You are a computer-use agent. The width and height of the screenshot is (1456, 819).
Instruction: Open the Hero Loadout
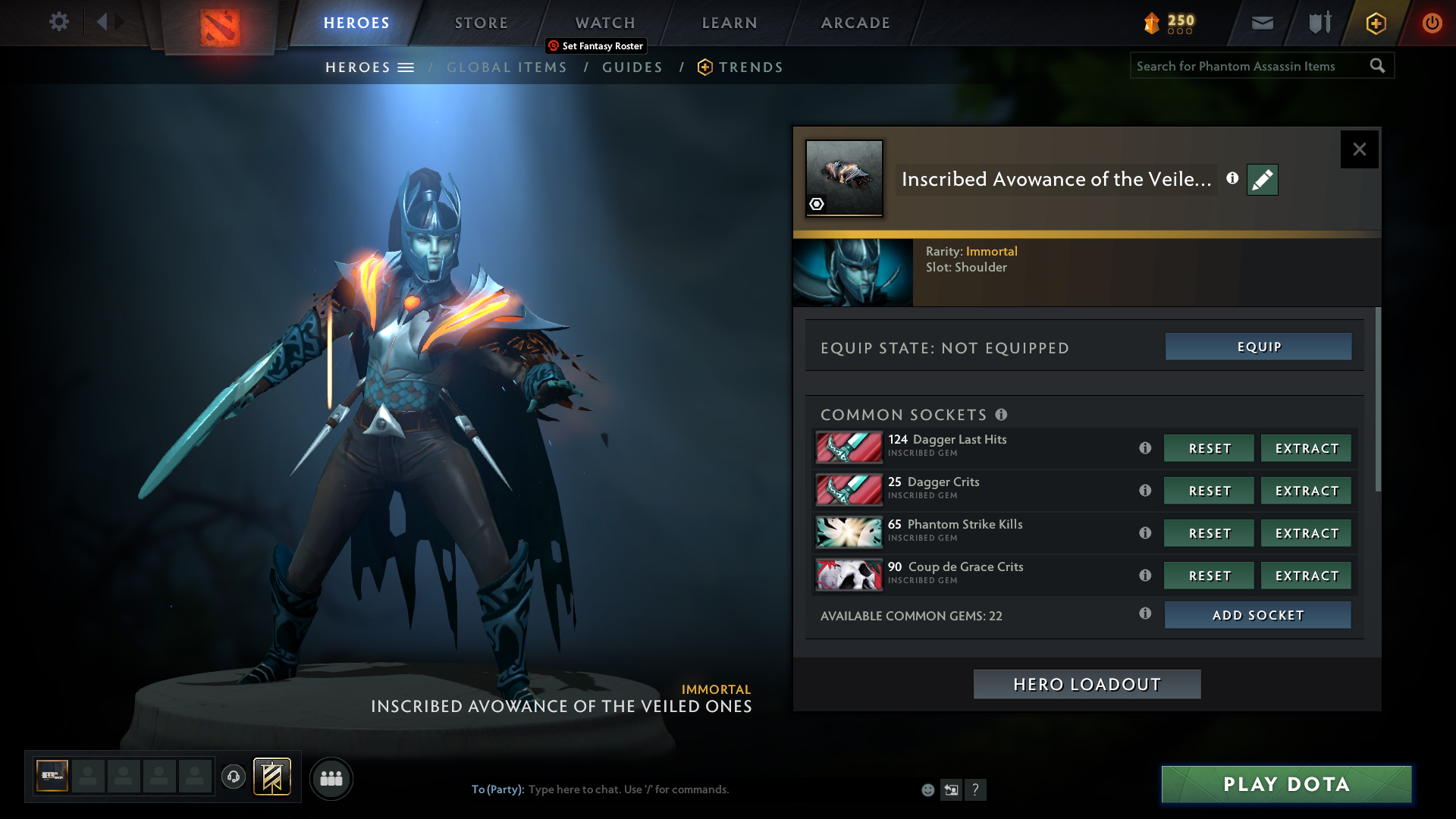(1087, 684)
